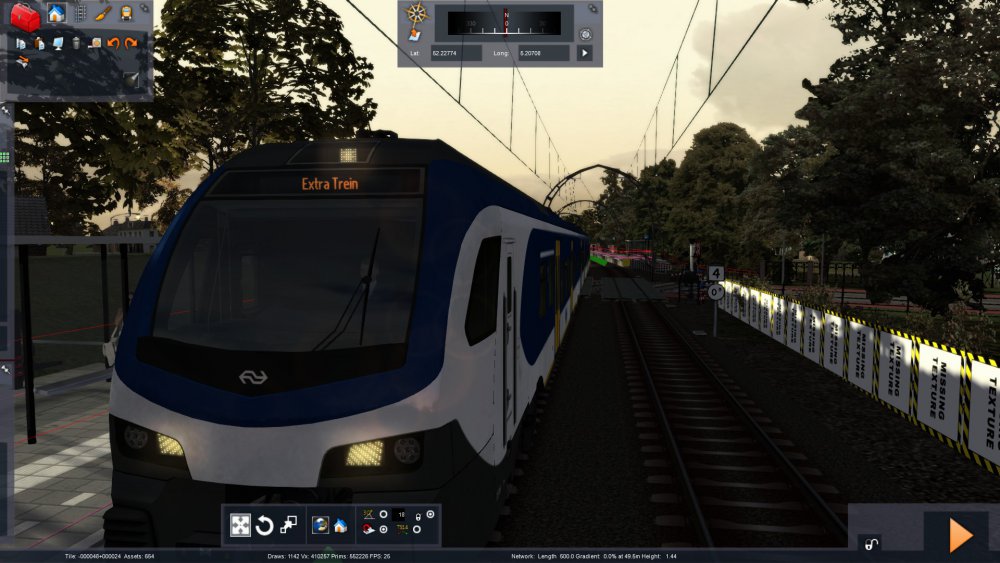Select the small house icon in bottom toolbar
Image resolution: width=1000 pixels, height=563 pixels.
coord(340,525)
